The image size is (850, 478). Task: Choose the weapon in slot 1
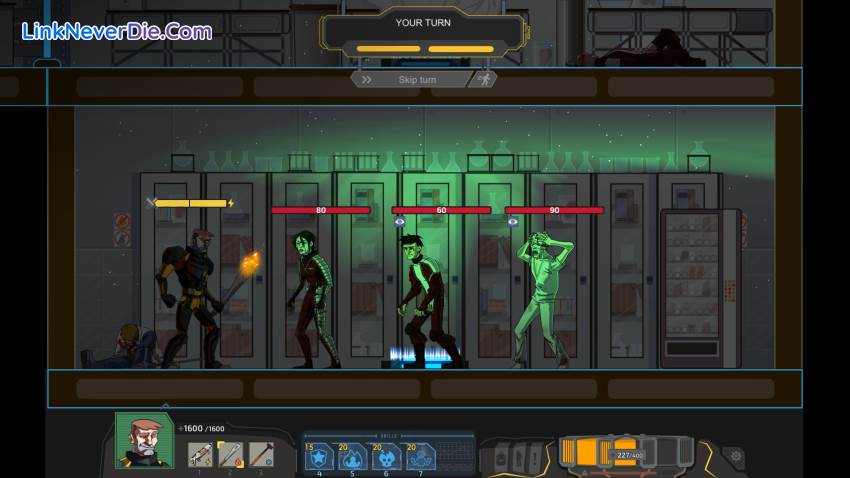(200, 454)
